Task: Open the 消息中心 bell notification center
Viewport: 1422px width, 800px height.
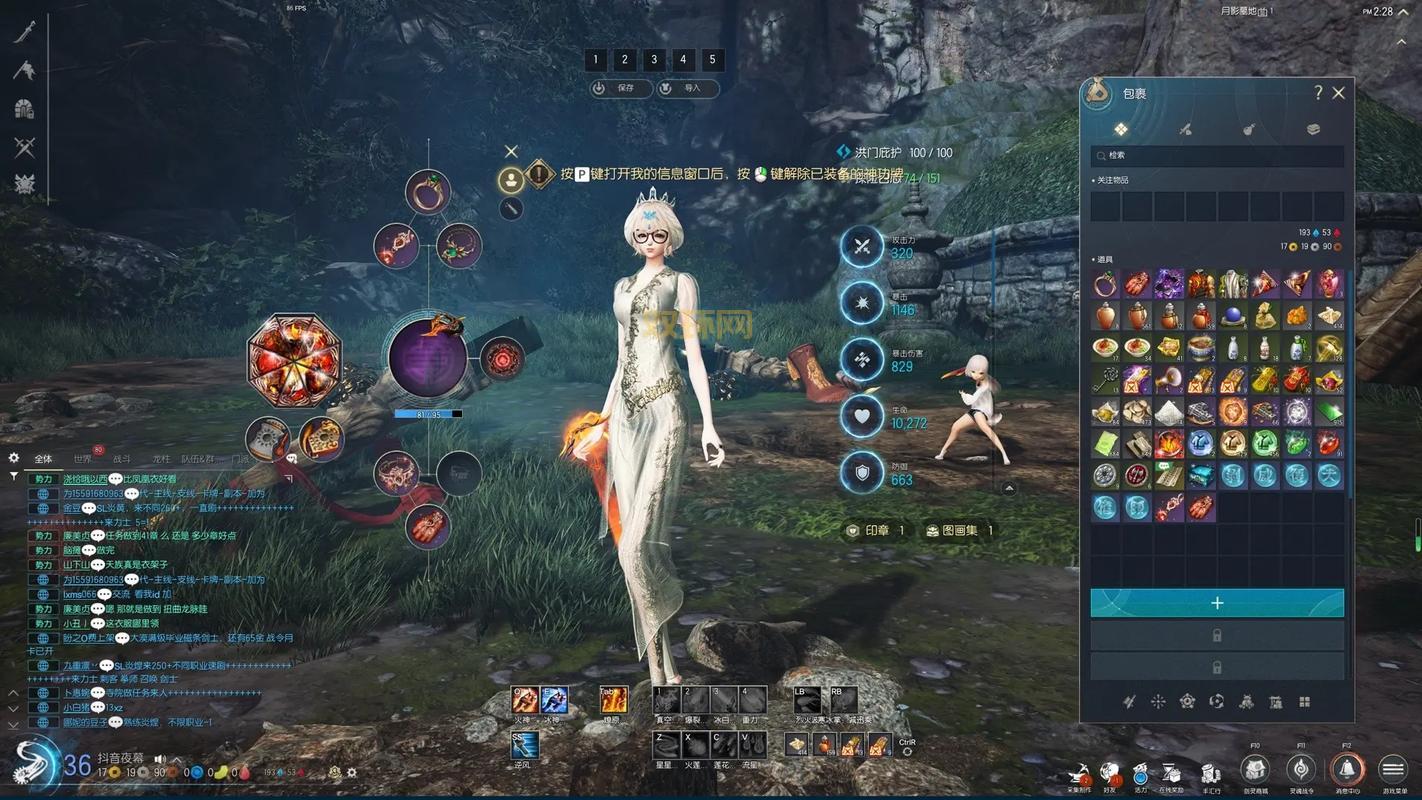Action: 1347,769
